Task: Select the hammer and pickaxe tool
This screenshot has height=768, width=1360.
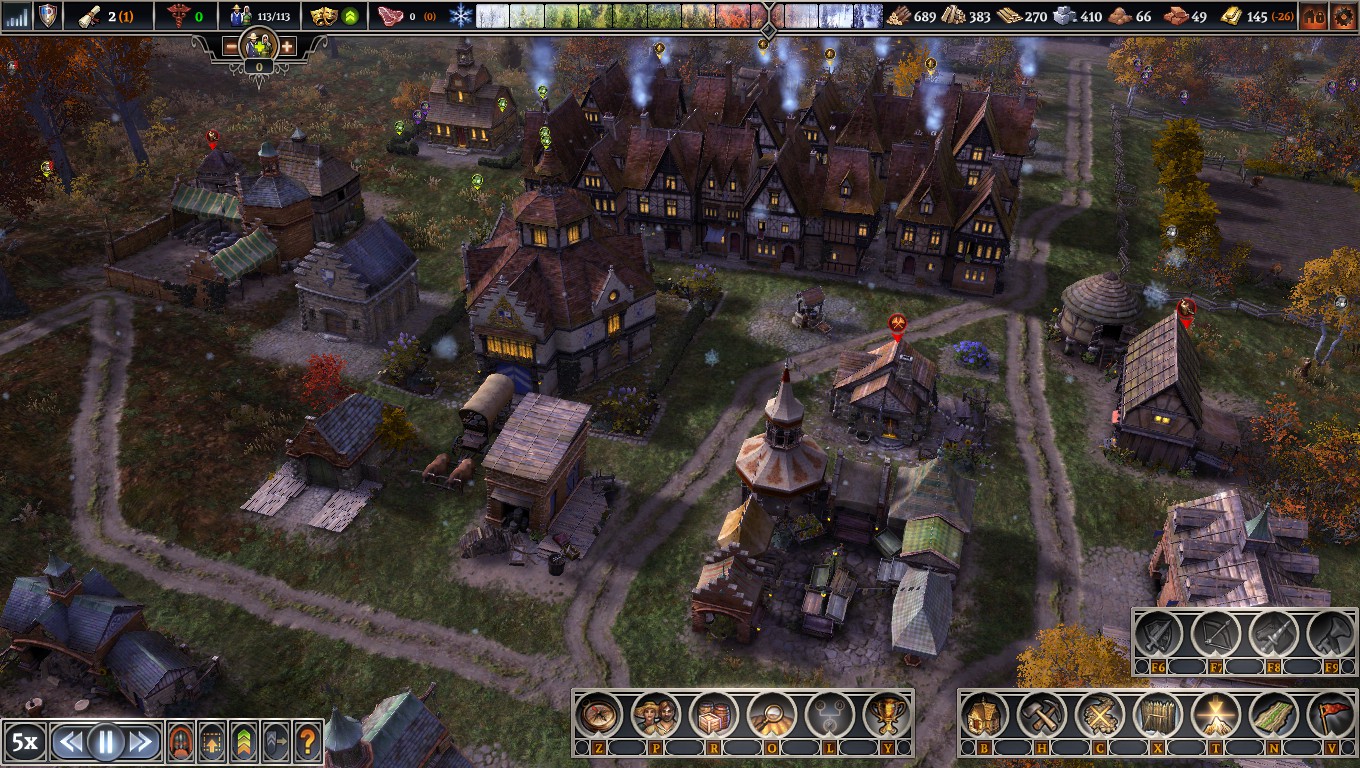Action: [x=1042, y=715]
